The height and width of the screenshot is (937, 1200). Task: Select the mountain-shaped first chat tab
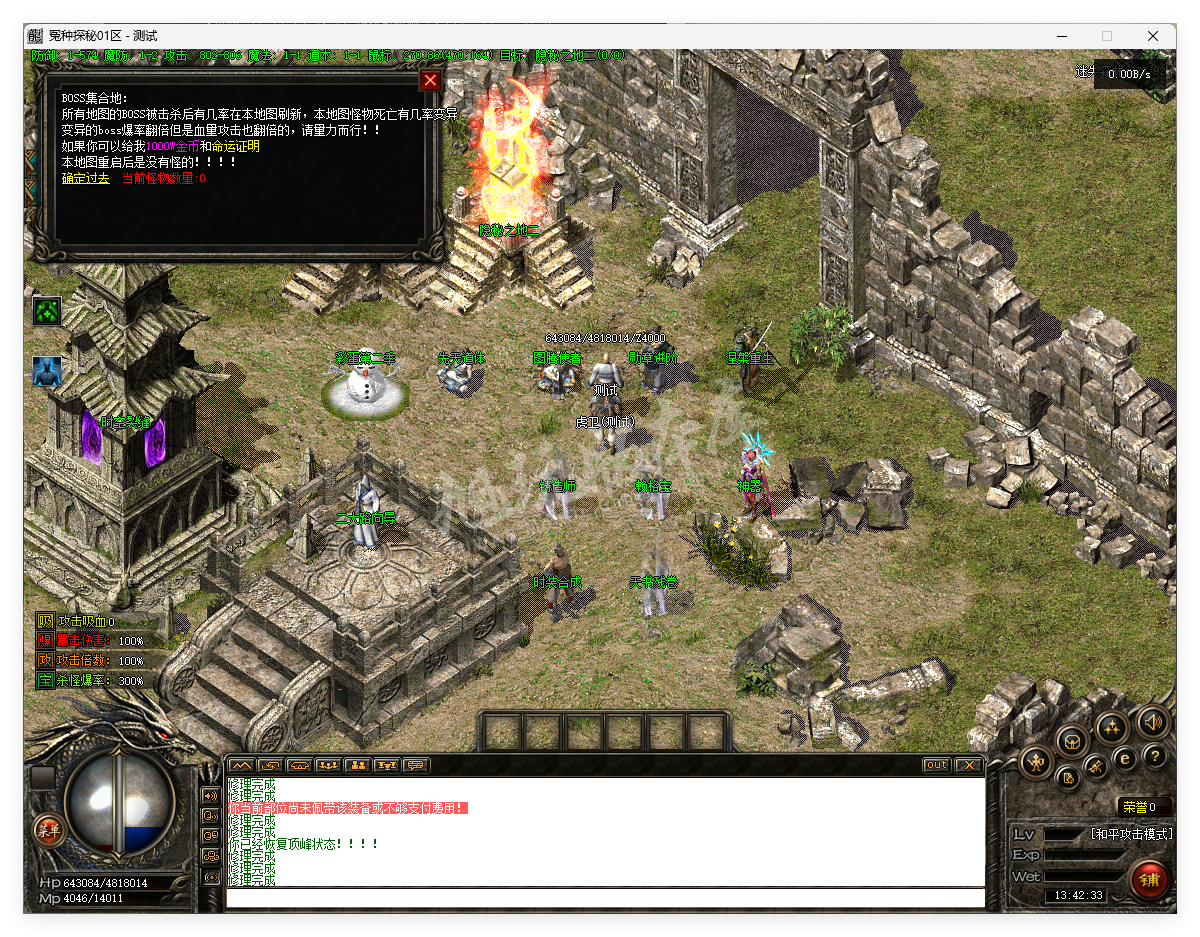tap(241, 765)
